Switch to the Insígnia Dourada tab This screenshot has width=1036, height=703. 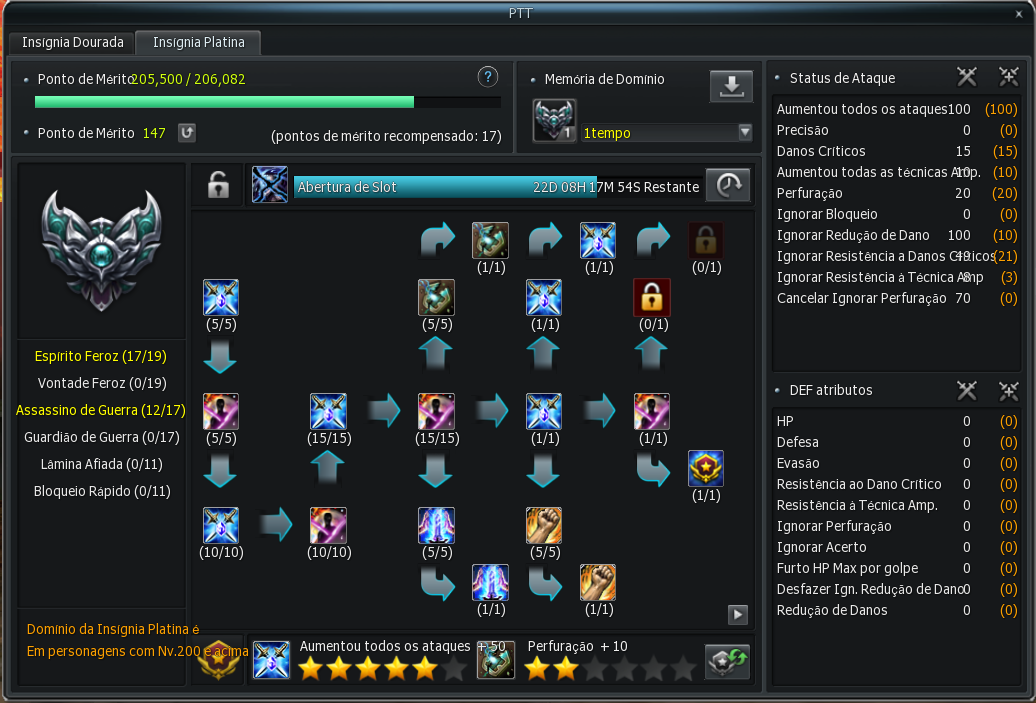[x=73, y=43]
